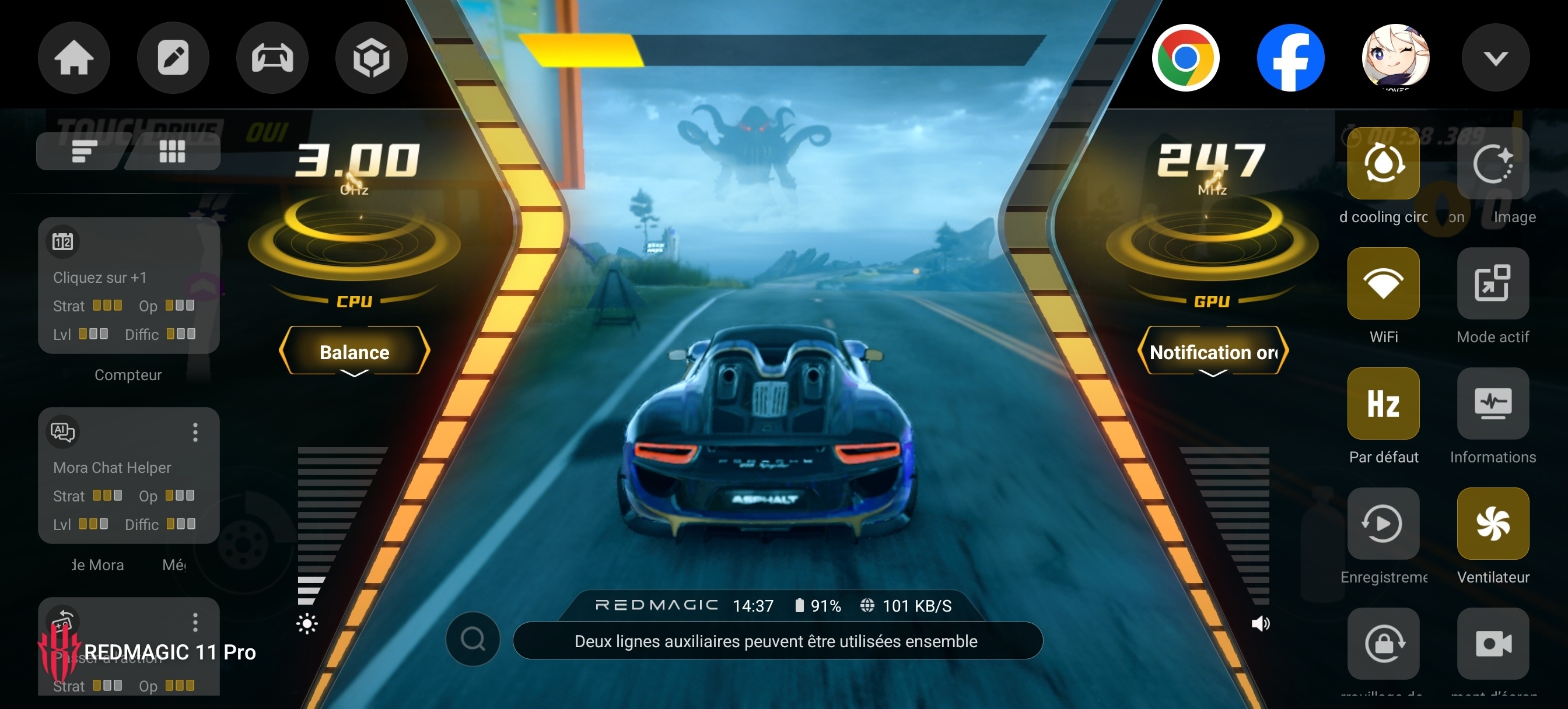
Task: Open the Informations performance monitor icon
Action: pos(1493,404)
